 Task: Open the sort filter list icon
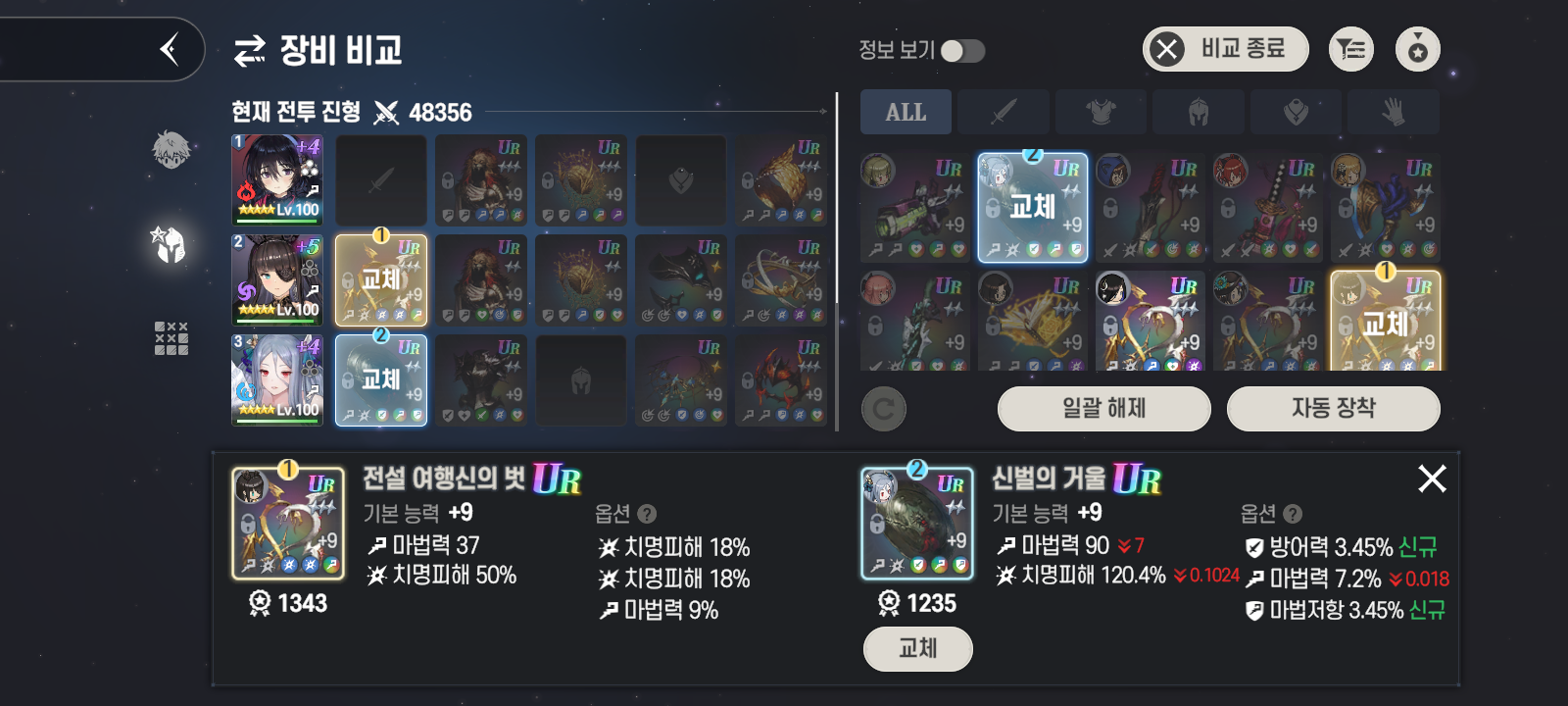coord(1351,49)
